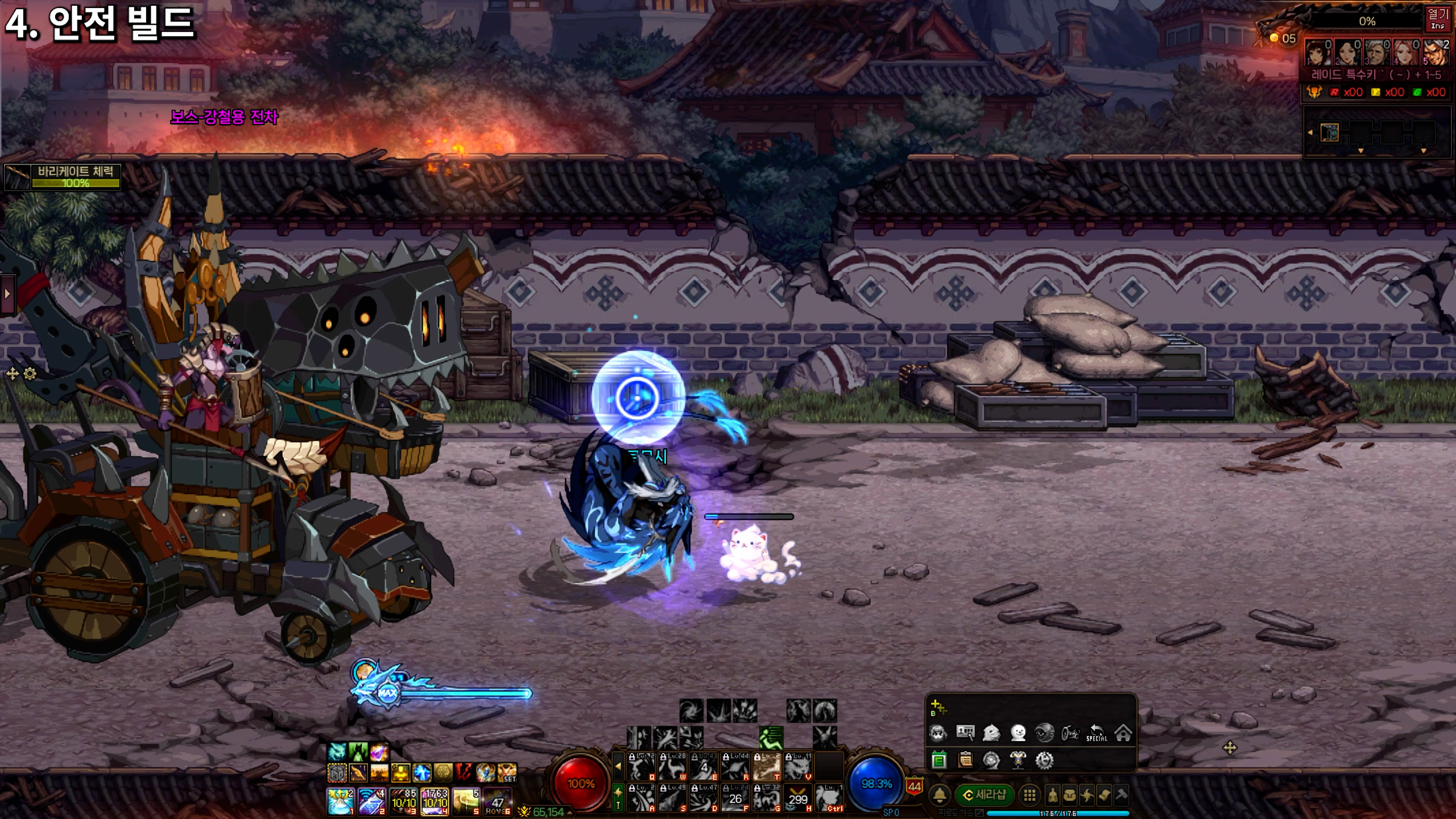
Task: Activate the wolf skill bound to V
Action: (x=797, y=766)
